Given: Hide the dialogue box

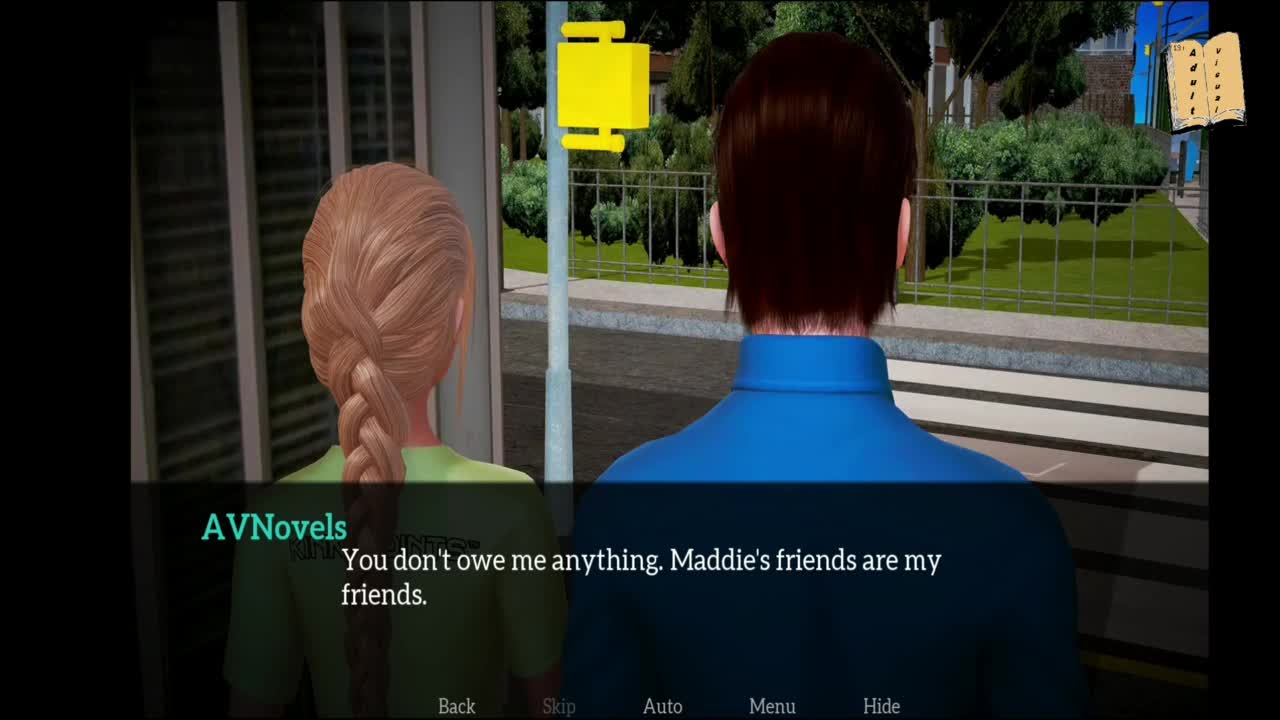Looking at the screenshot, I should [x=881, y=706].
